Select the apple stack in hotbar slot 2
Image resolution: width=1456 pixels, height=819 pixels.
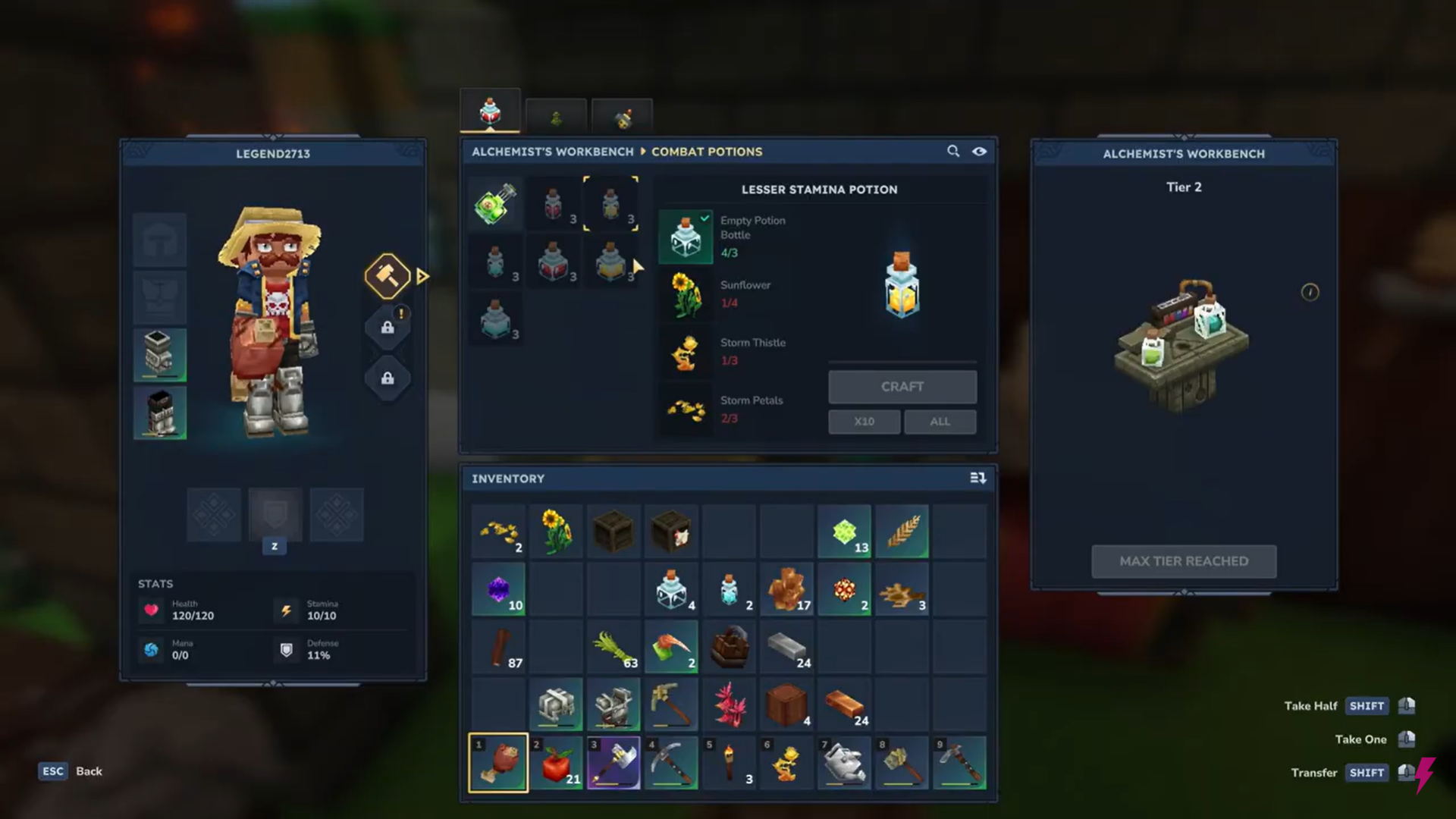point(556,762)
